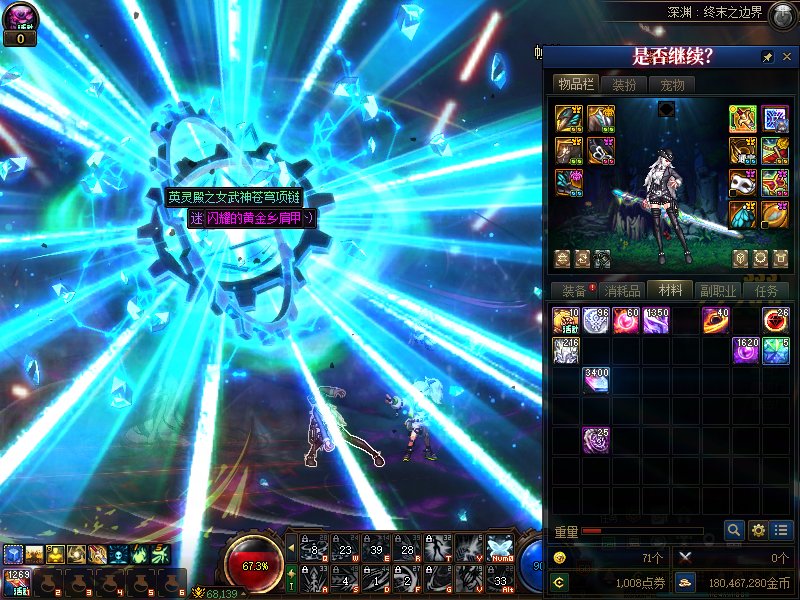
Task: Open inventory gear settings button
Action: point(758,530)
